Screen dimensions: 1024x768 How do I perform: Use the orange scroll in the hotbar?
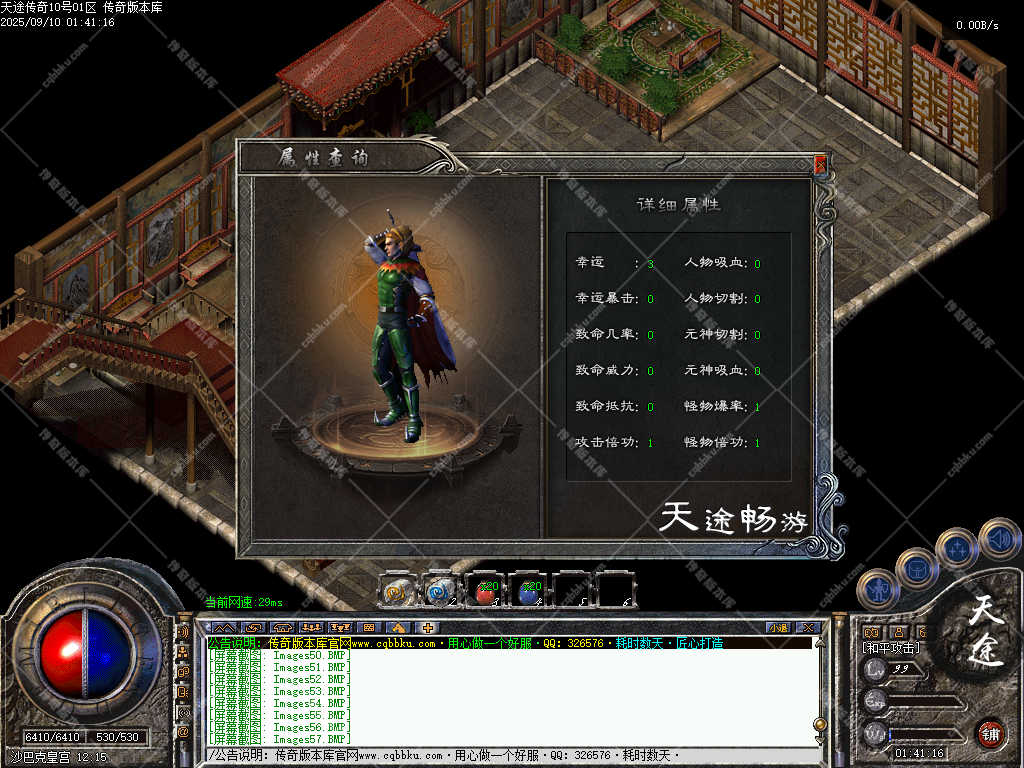coord(397,591)
